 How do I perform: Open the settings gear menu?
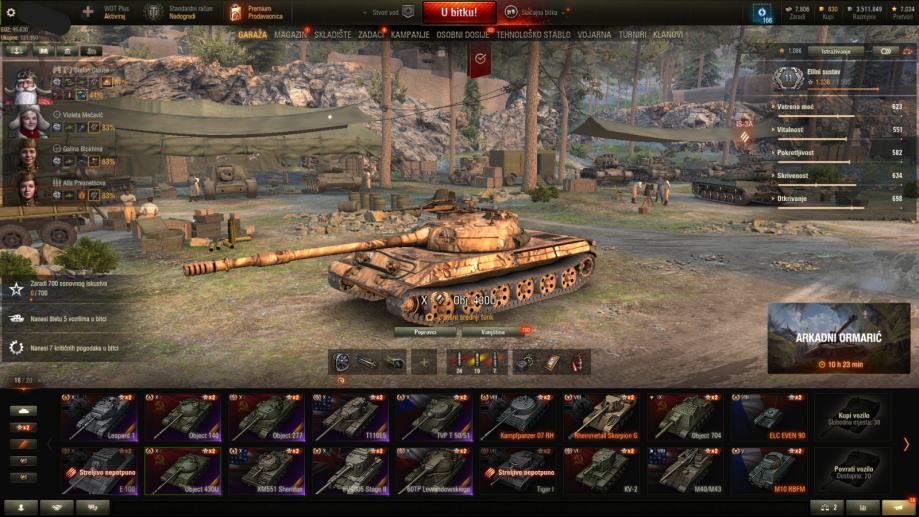[10, 10]
